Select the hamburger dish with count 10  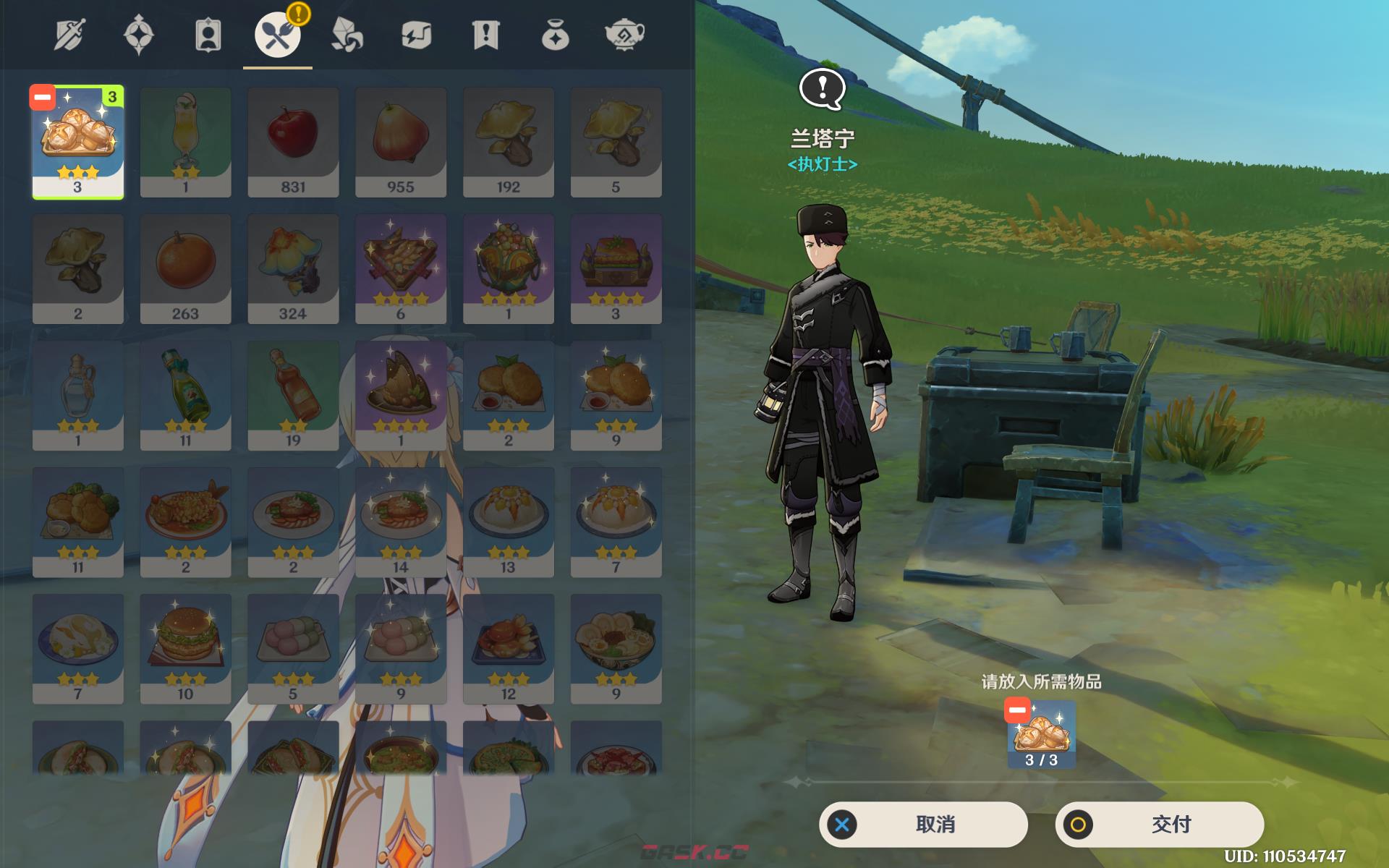(185, 648)
